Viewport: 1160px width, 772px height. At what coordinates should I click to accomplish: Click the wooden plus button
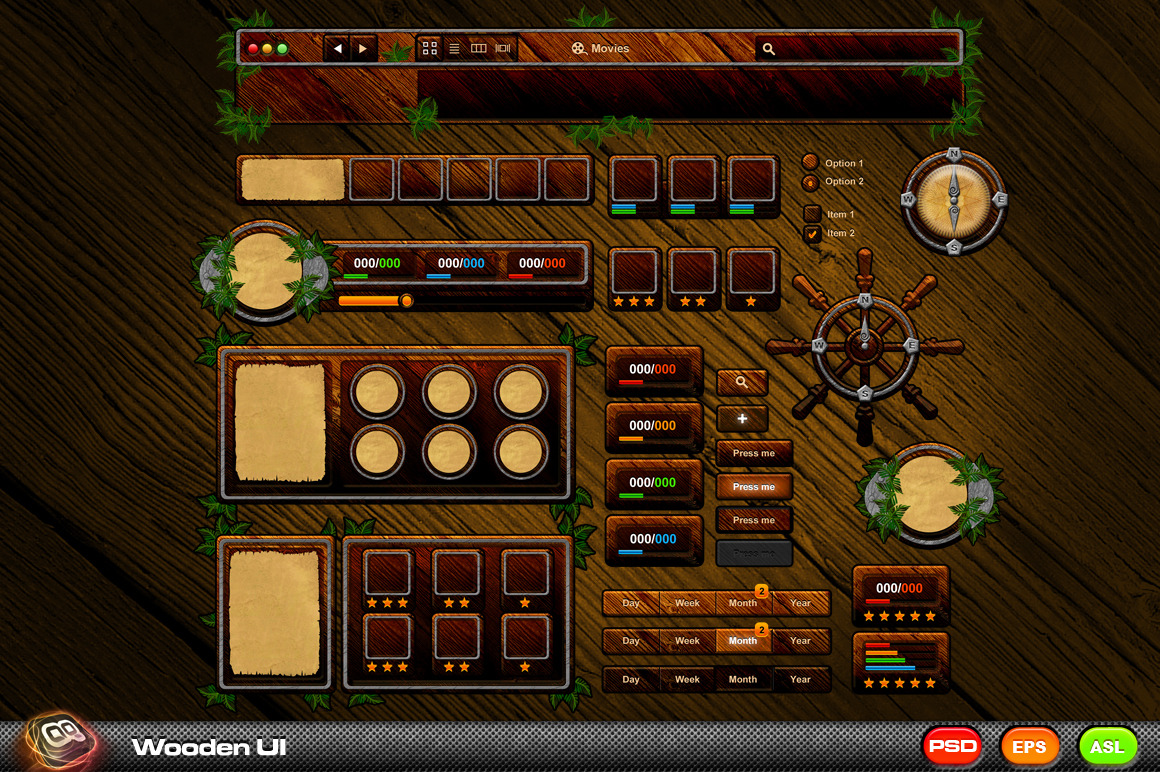742,418
